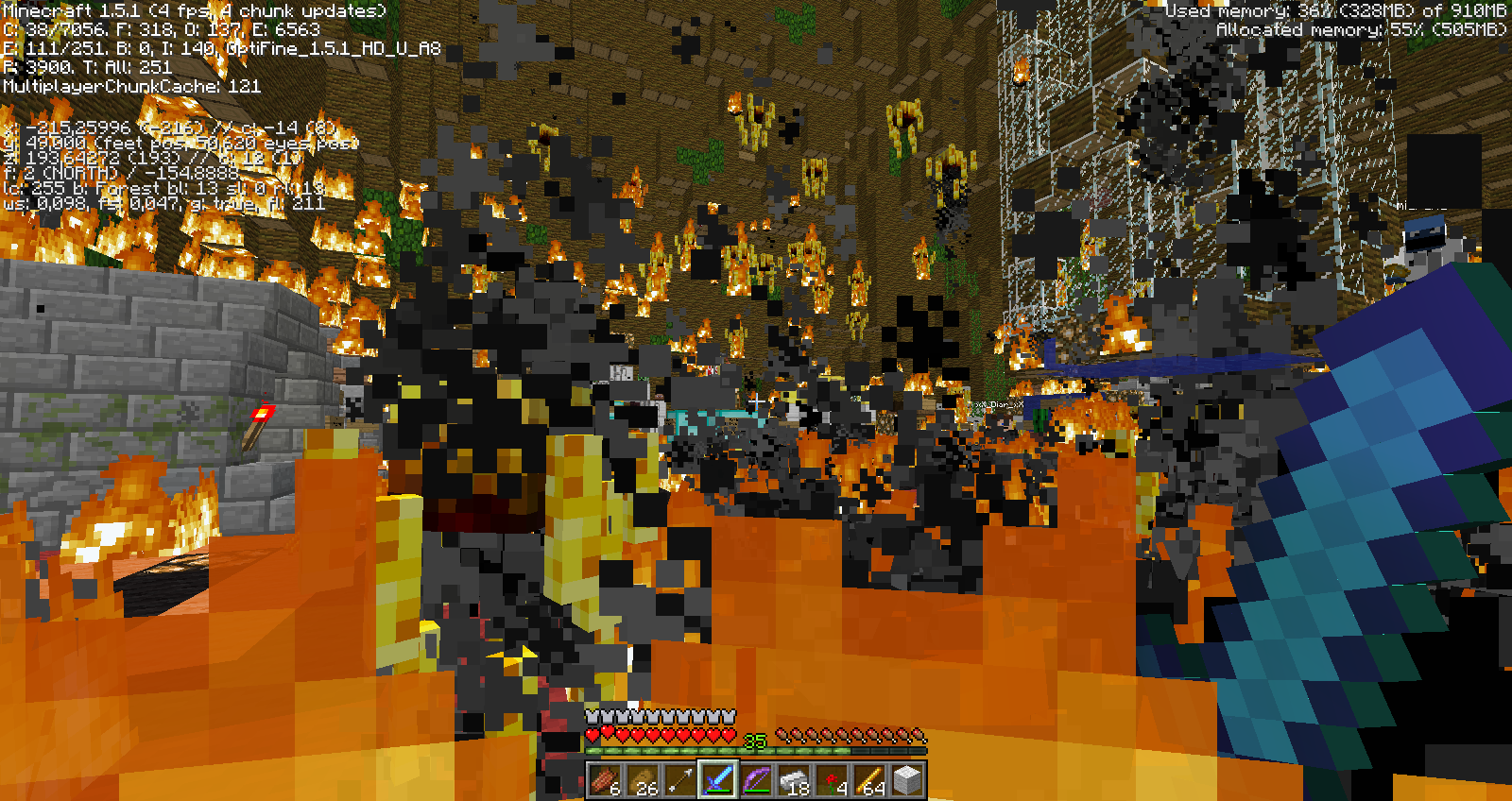This screenshot has height=801, width=1512.
Task: Choose the white block hotbar slot
Action: [906, 780]
